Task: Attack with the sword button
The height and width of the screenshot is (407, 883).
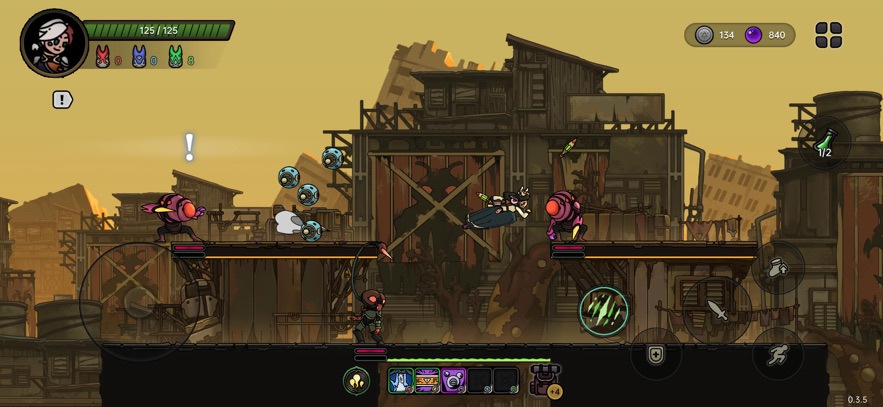Action: coord(716,310)
